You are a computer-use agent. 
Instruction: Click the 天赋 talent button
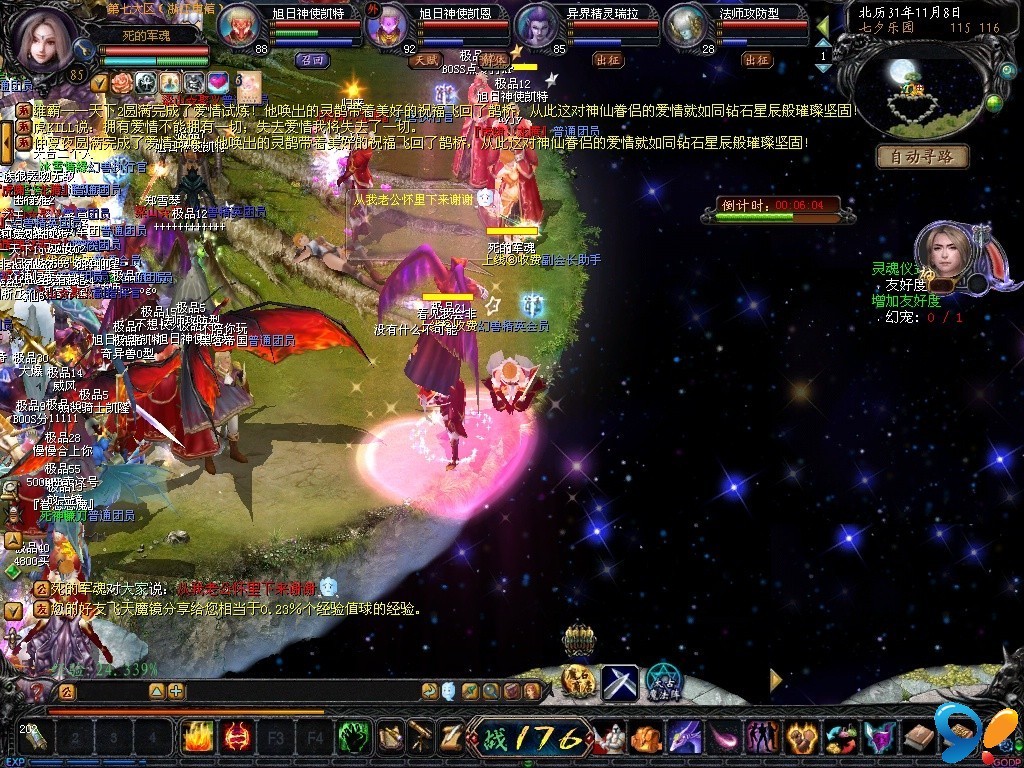[x=424, y=59]
